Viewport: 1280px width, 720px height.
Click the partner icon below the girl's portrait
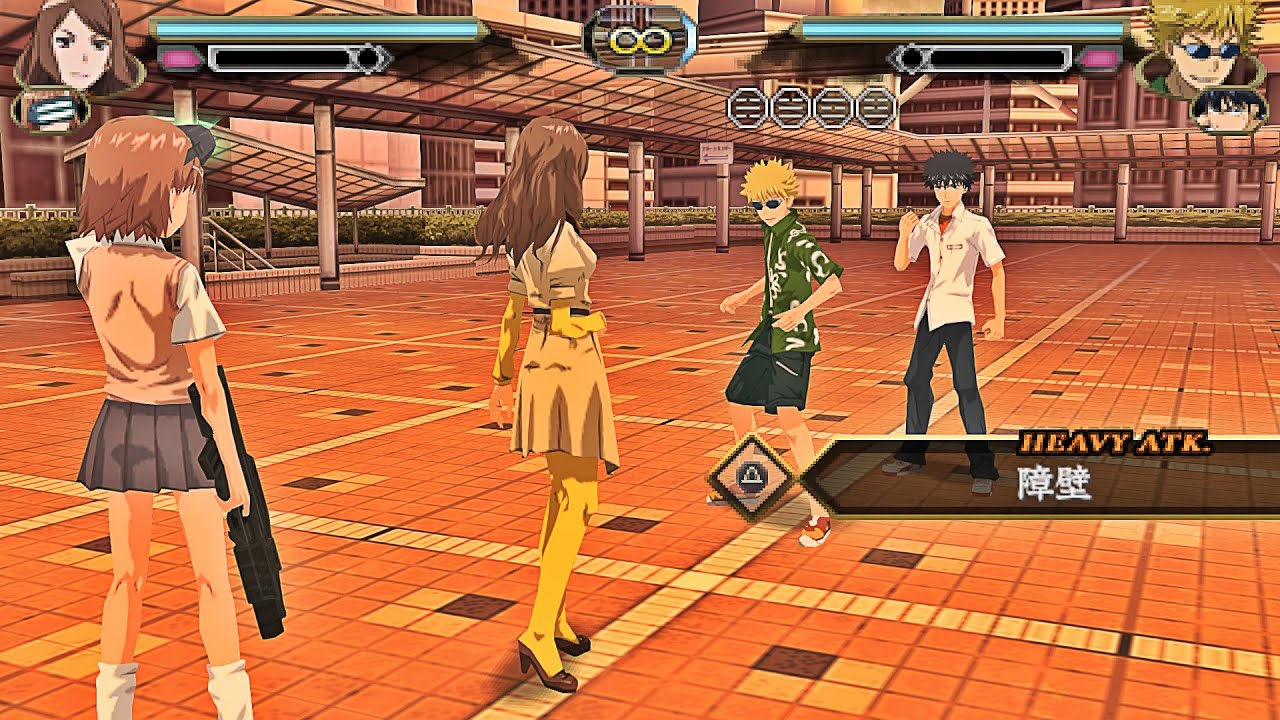click(x=45, y=110)
